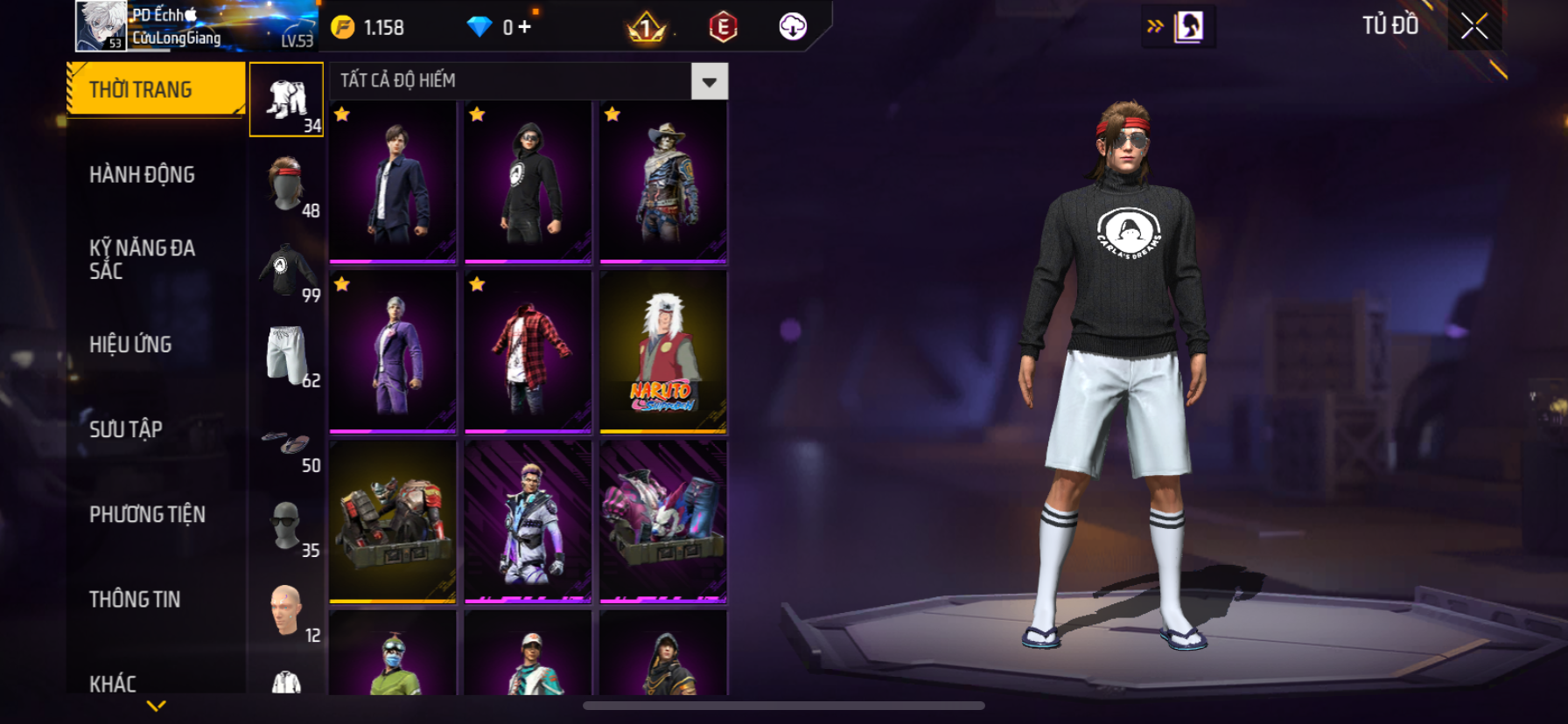Select the Naruto Jiraiya outfit
Screen dimensions: 1568x724
tap(663, 352)
